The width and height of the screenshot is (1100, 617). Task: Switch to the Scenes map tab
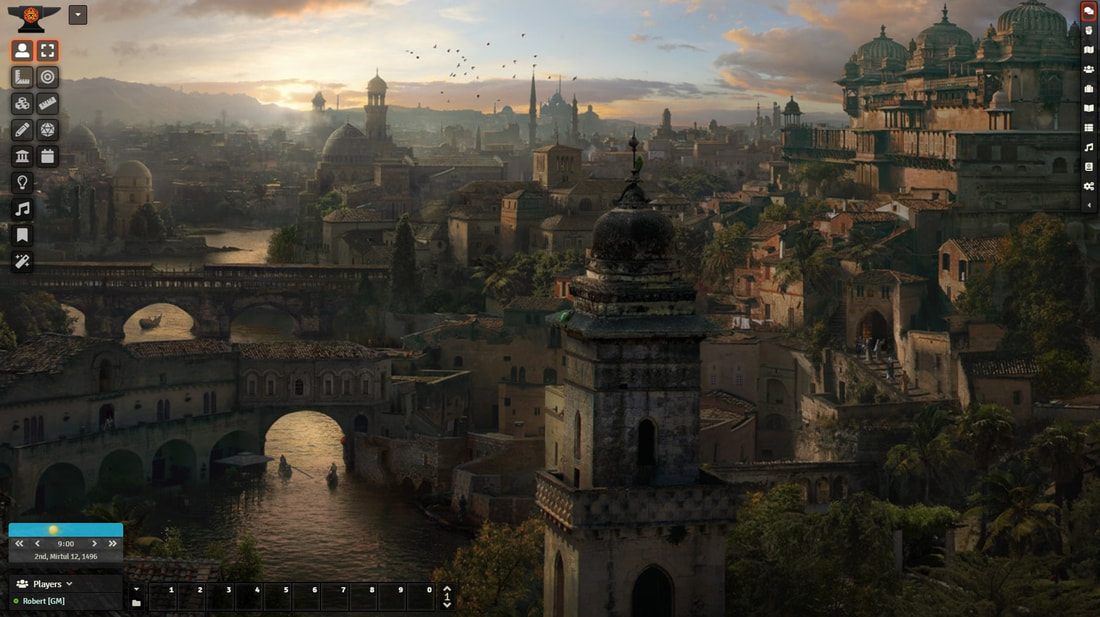click(x=1089, y=50)
